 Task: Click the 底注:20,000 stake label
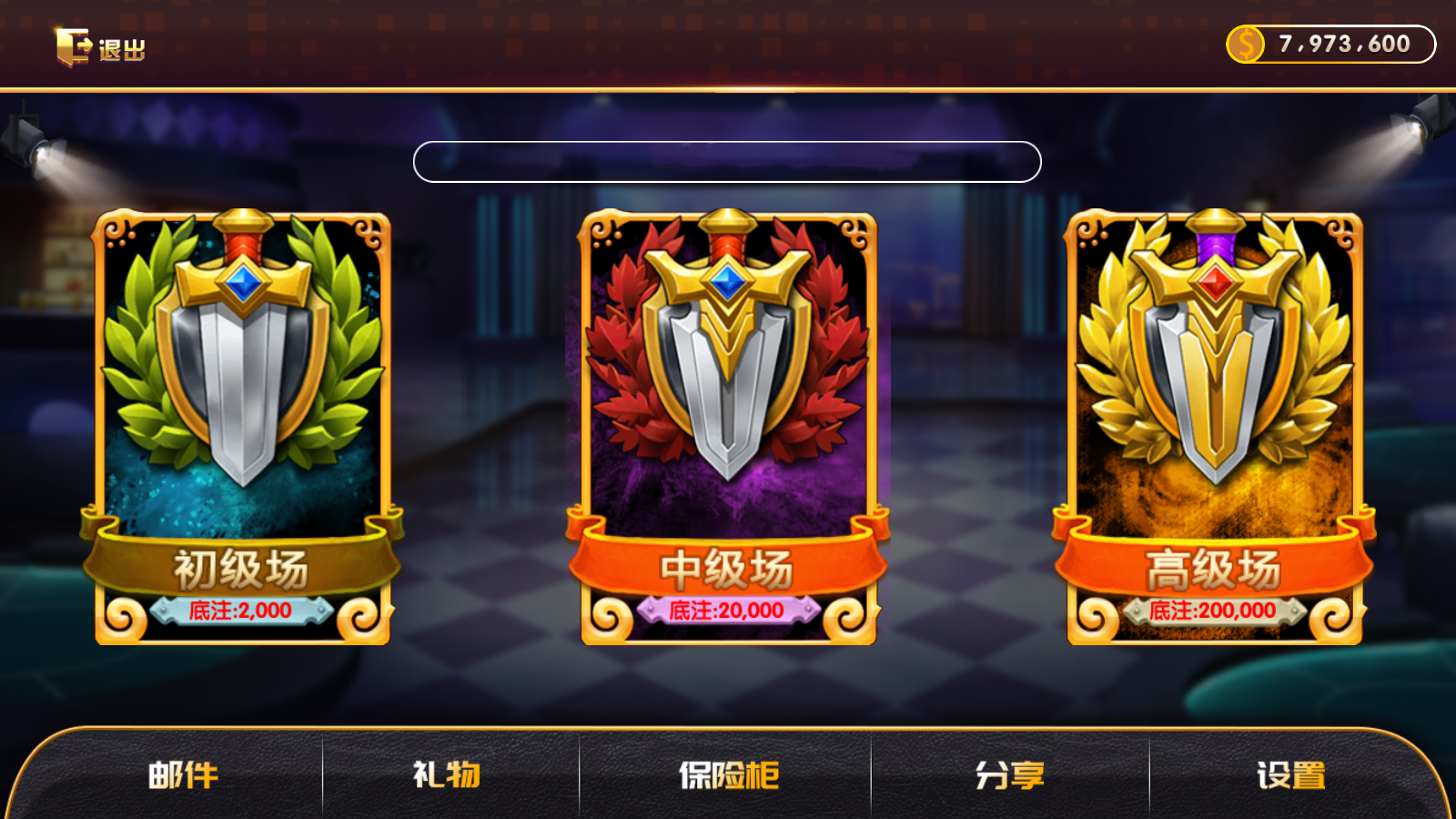[x=728, y=609]
